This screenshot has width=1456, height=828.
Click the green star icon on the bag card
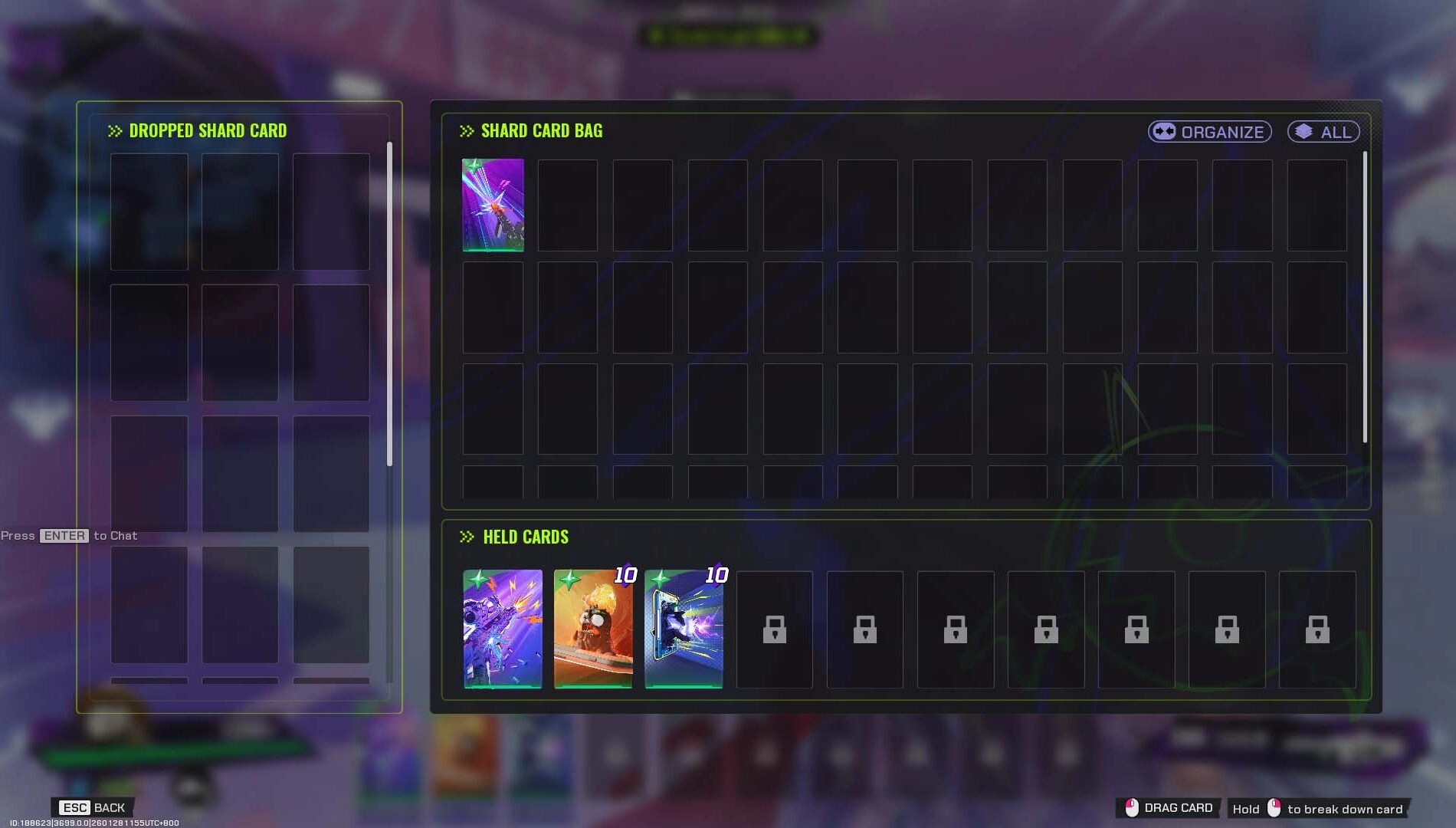click(x=471, y=166)
